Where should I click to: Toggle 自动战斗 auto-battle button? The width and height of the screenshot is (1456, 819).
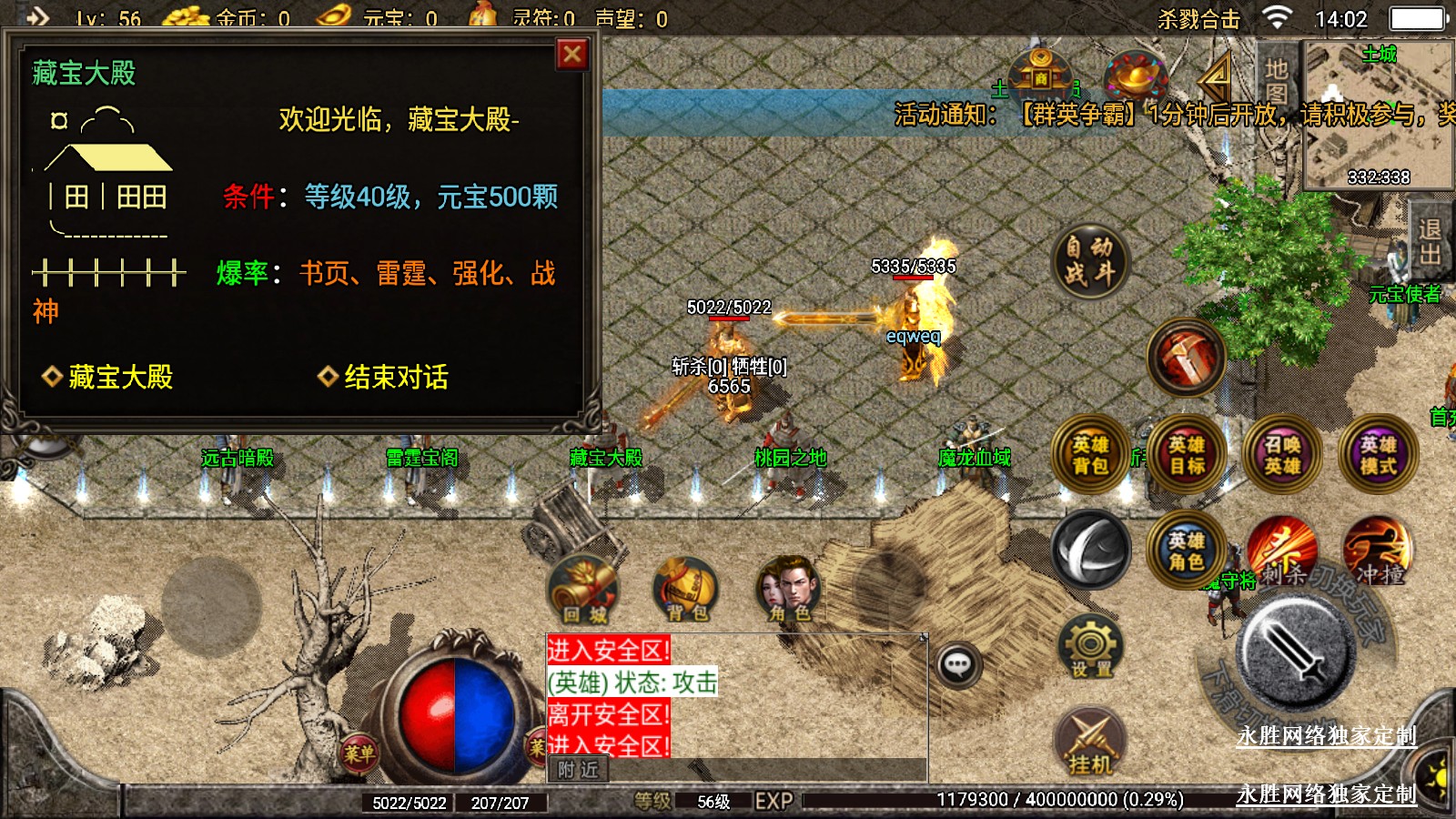tap(1089, 260)
